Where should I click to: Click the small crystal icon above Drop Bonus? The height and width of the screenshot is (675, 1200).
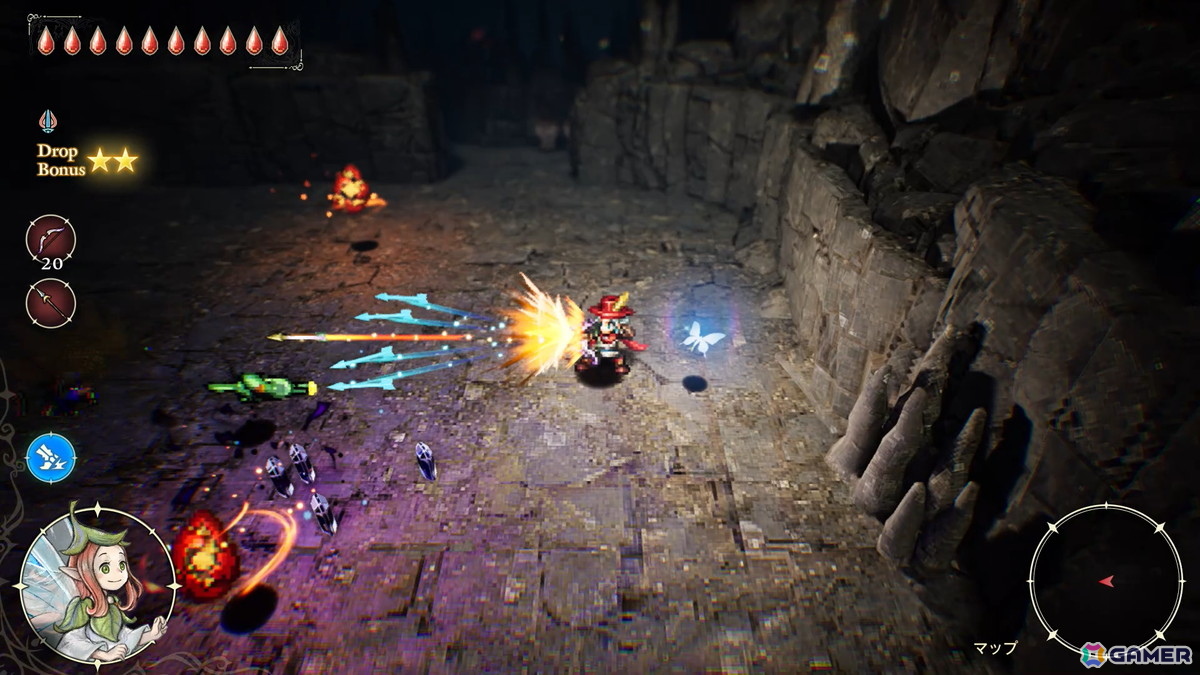[48, 122]
